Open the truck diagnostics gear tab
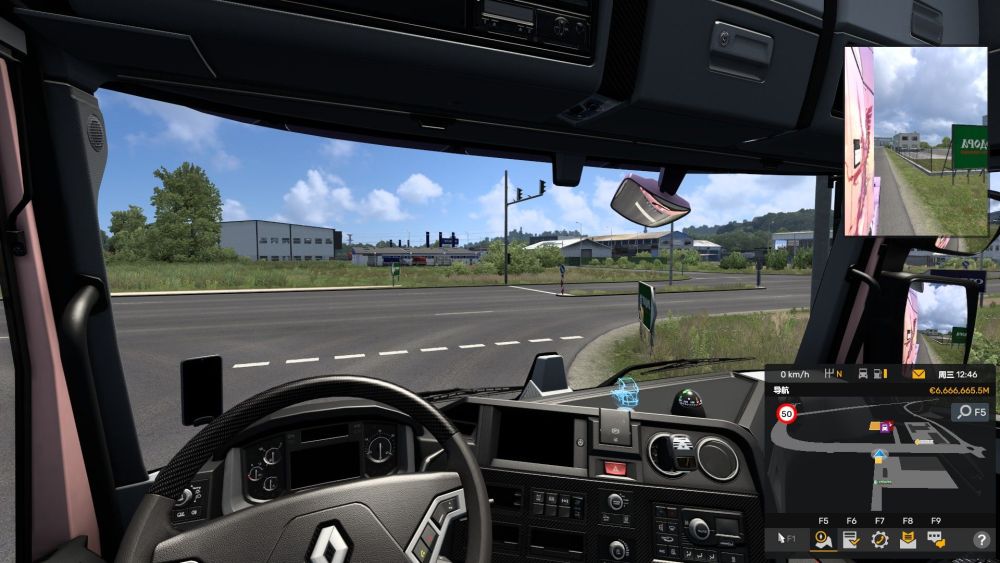1000x563 pixels. pos(879,539)
